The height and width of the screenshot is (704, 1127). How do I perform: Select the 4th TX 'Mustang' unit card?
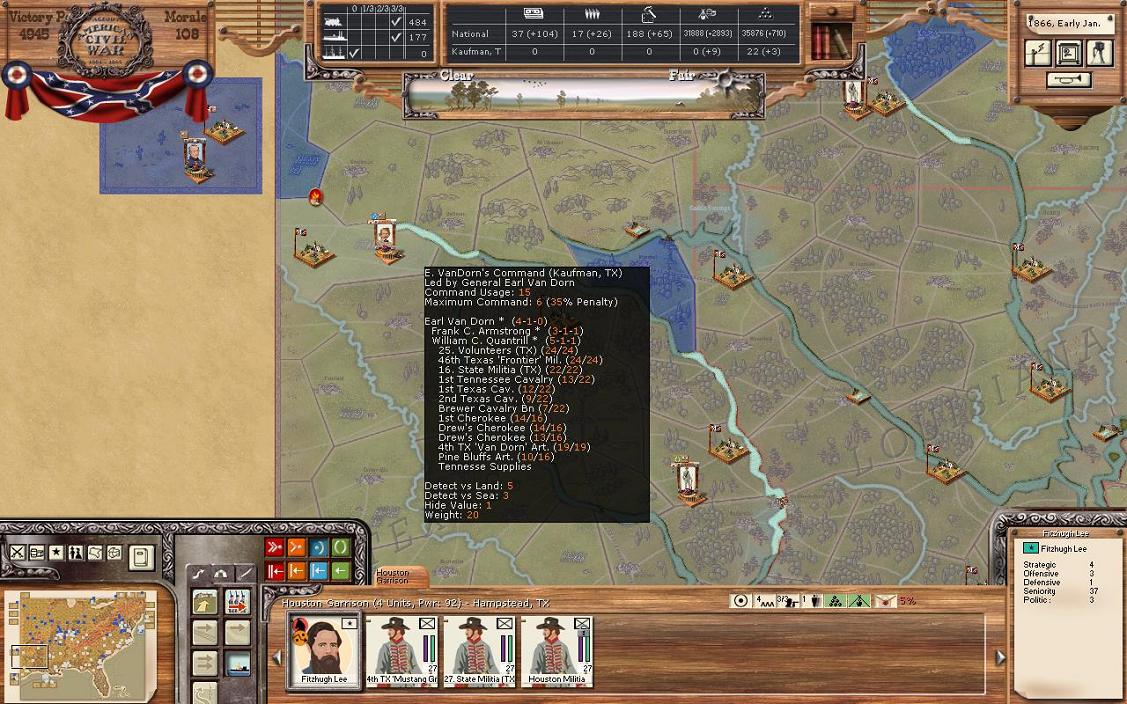(401, 649)
